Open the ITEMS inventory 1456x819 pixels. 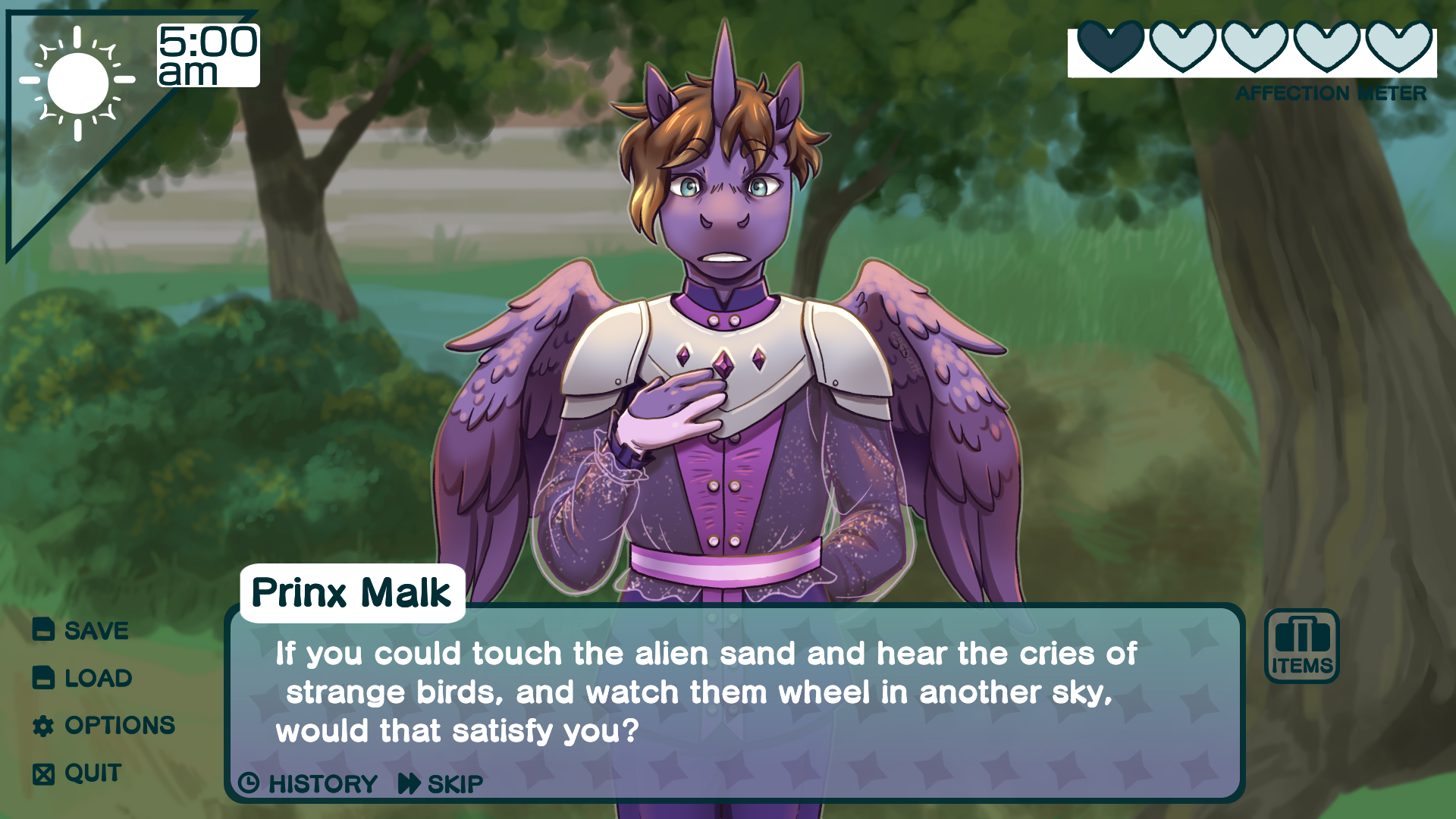coord(1301,646)
